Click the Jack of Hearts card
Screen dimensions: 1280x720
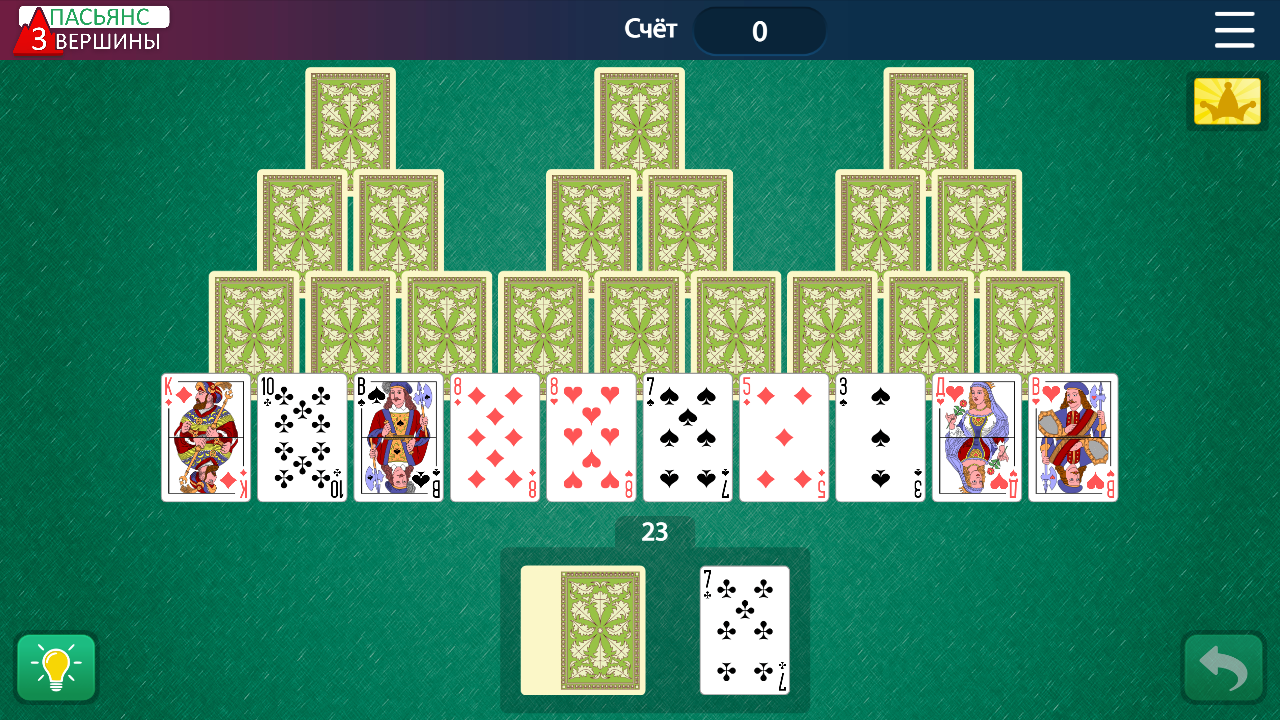coord(1072,437)
